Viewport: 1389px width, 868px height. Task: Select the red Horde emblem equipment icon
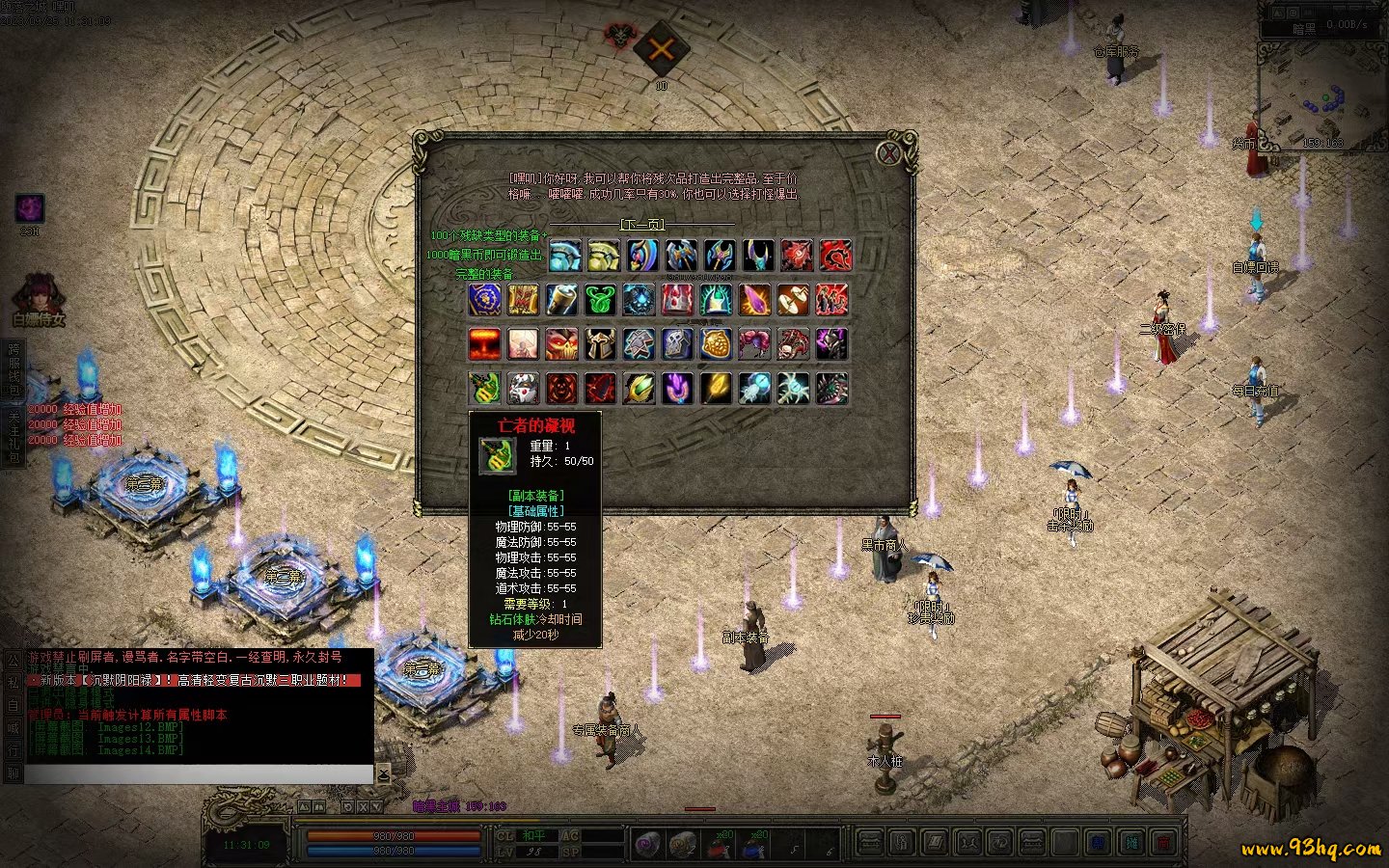[x=835, y=256]
